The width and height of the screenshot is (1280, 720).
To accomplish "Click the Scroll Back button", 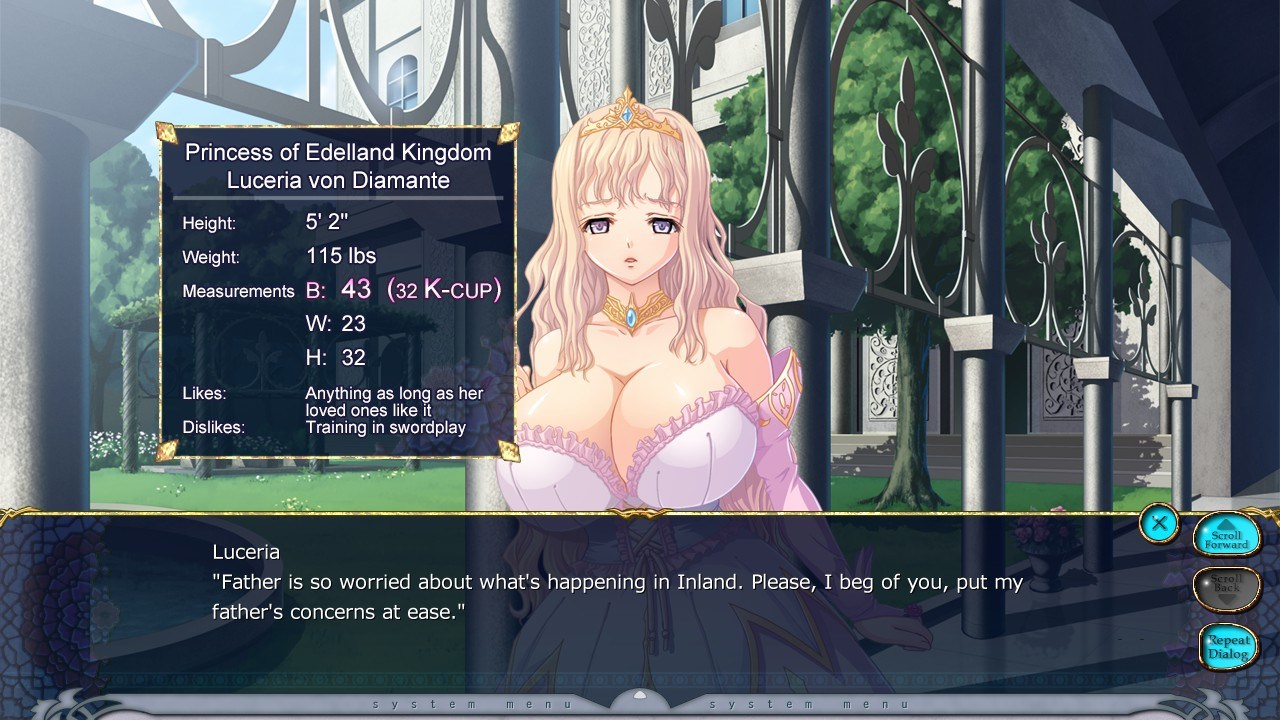I will 1226,589.
